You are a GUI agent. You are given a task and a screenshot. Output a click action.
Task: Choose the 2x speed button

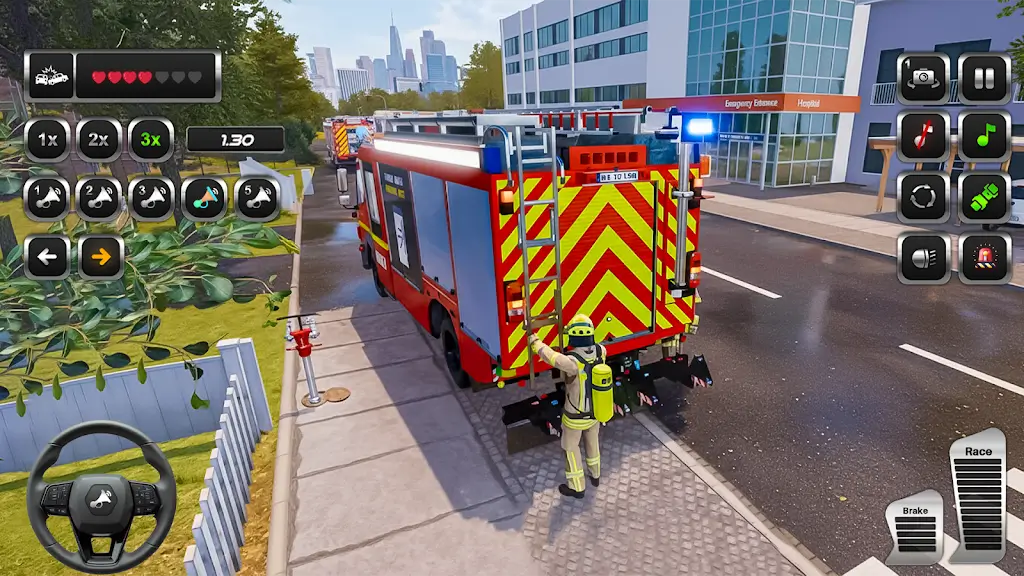point(99,139)
